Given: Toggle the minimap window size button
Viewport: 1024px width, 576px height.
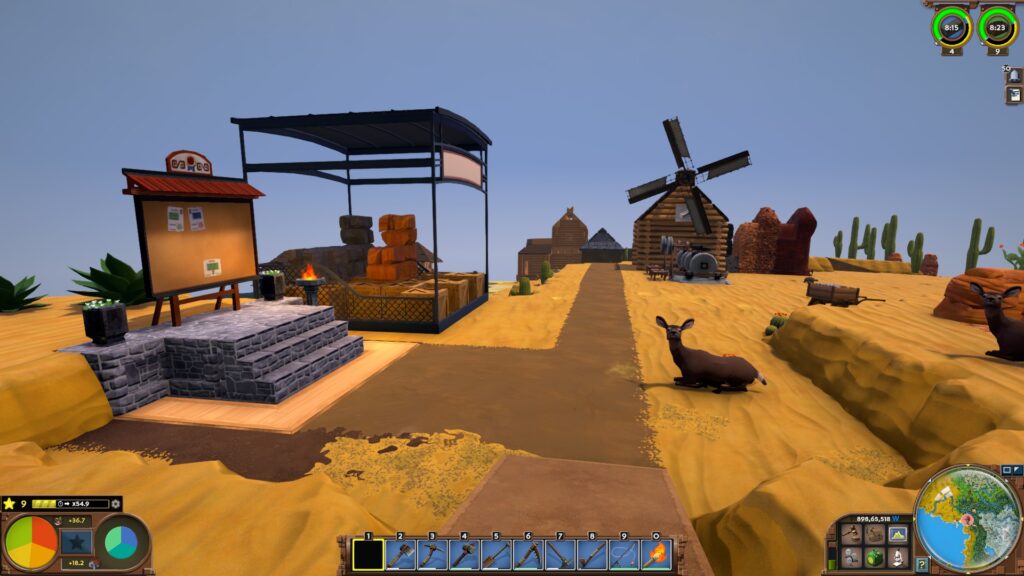Looking at the screenshot, I should (1007, 470).
